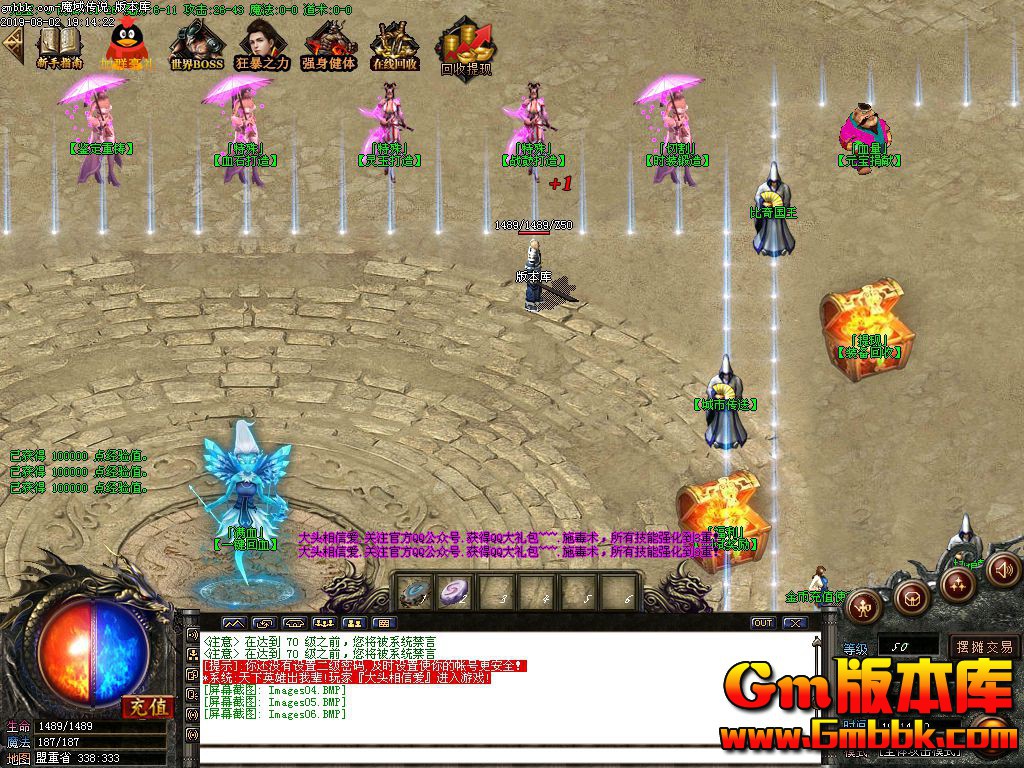Select the 狂暴之力 icon
This screenshot has width=1024, height=768.
262,44
